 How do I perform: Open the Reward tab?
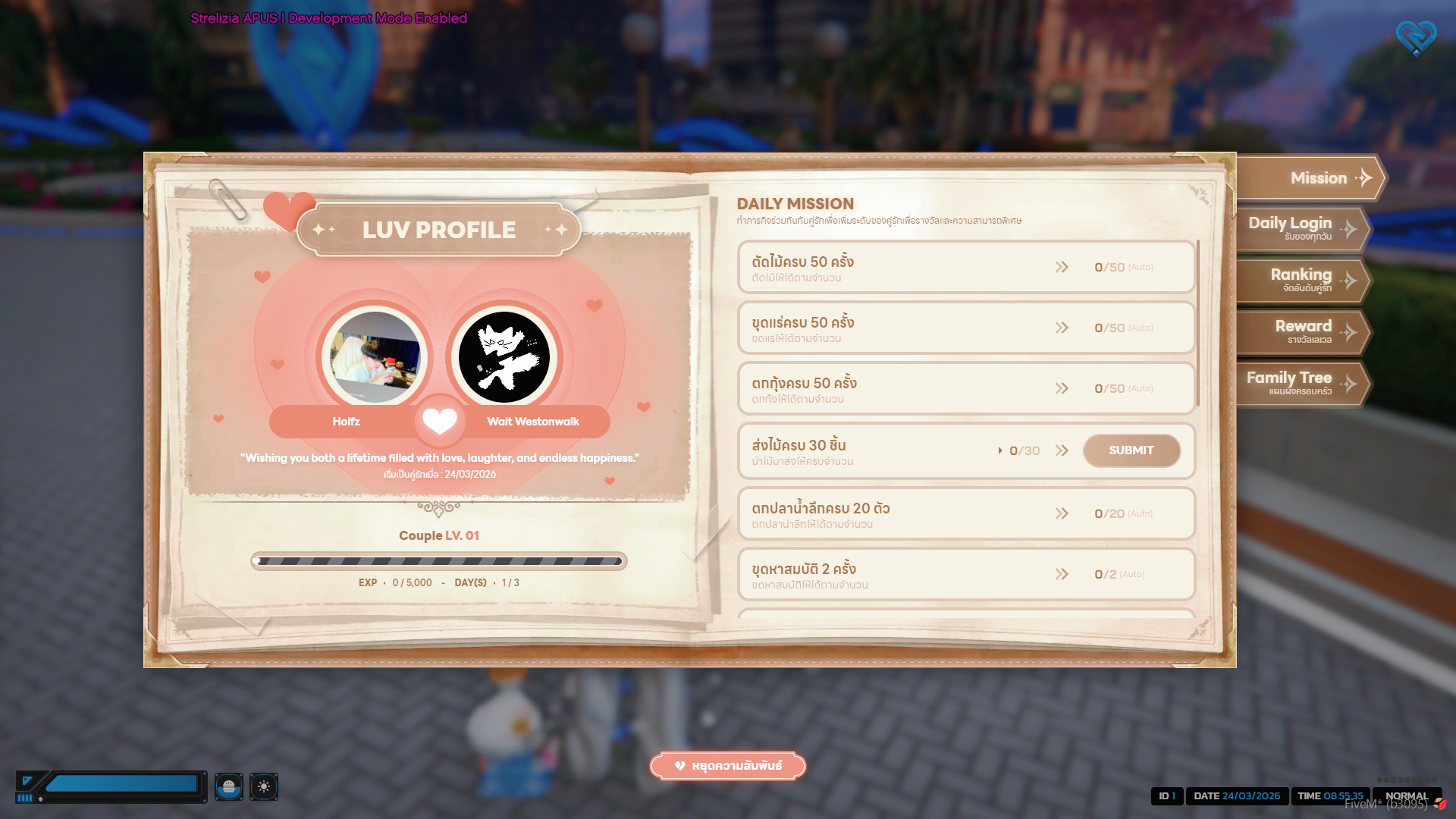point(1303,331)
